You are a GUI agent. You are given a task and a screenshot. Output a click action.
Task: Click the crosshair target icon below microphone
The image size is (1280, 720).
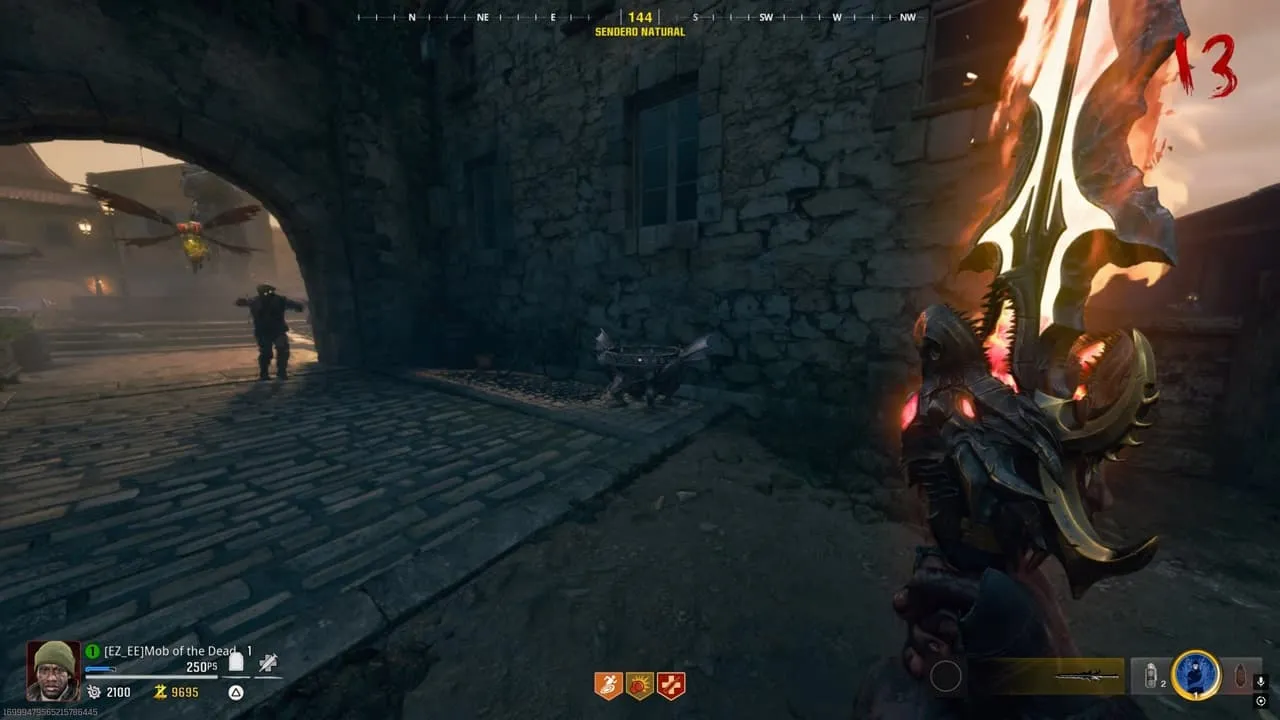1261,701
